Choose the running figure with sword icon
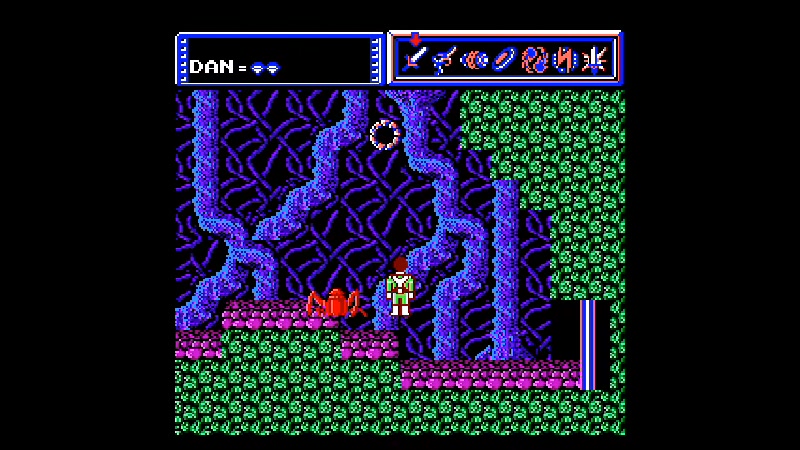 click(x=445, y=61)
